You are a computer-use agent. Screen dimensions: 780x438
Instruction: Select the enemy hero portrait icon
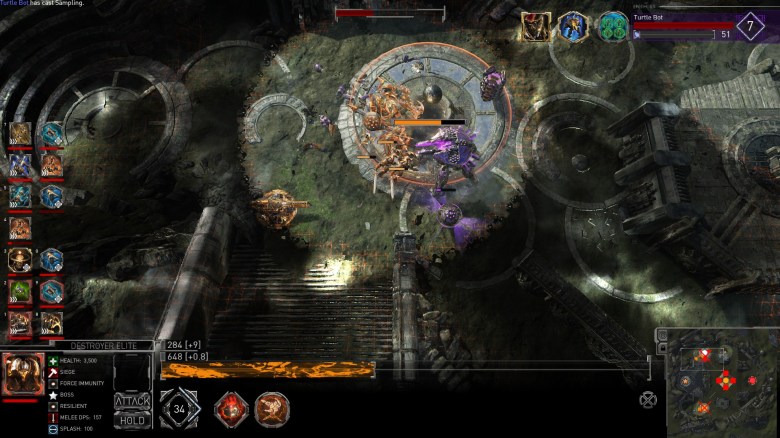[535, 27]
